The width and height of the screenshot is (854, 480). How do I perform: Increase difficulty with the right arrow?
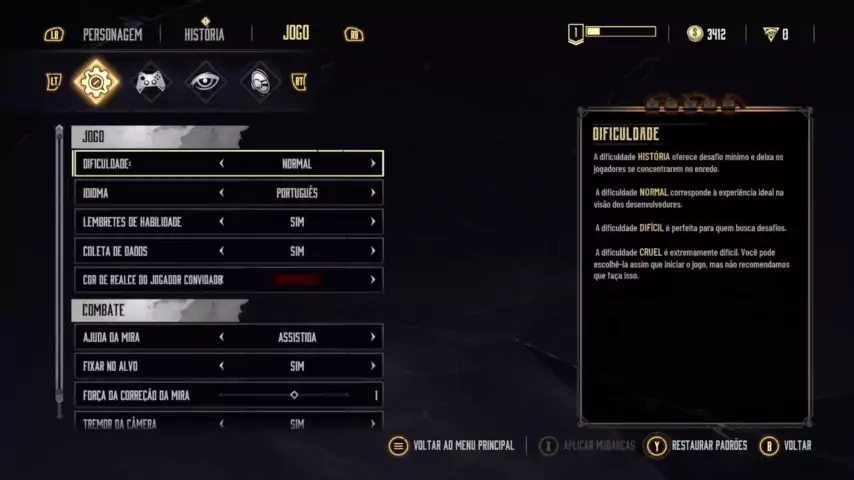[x=373, y=164]
